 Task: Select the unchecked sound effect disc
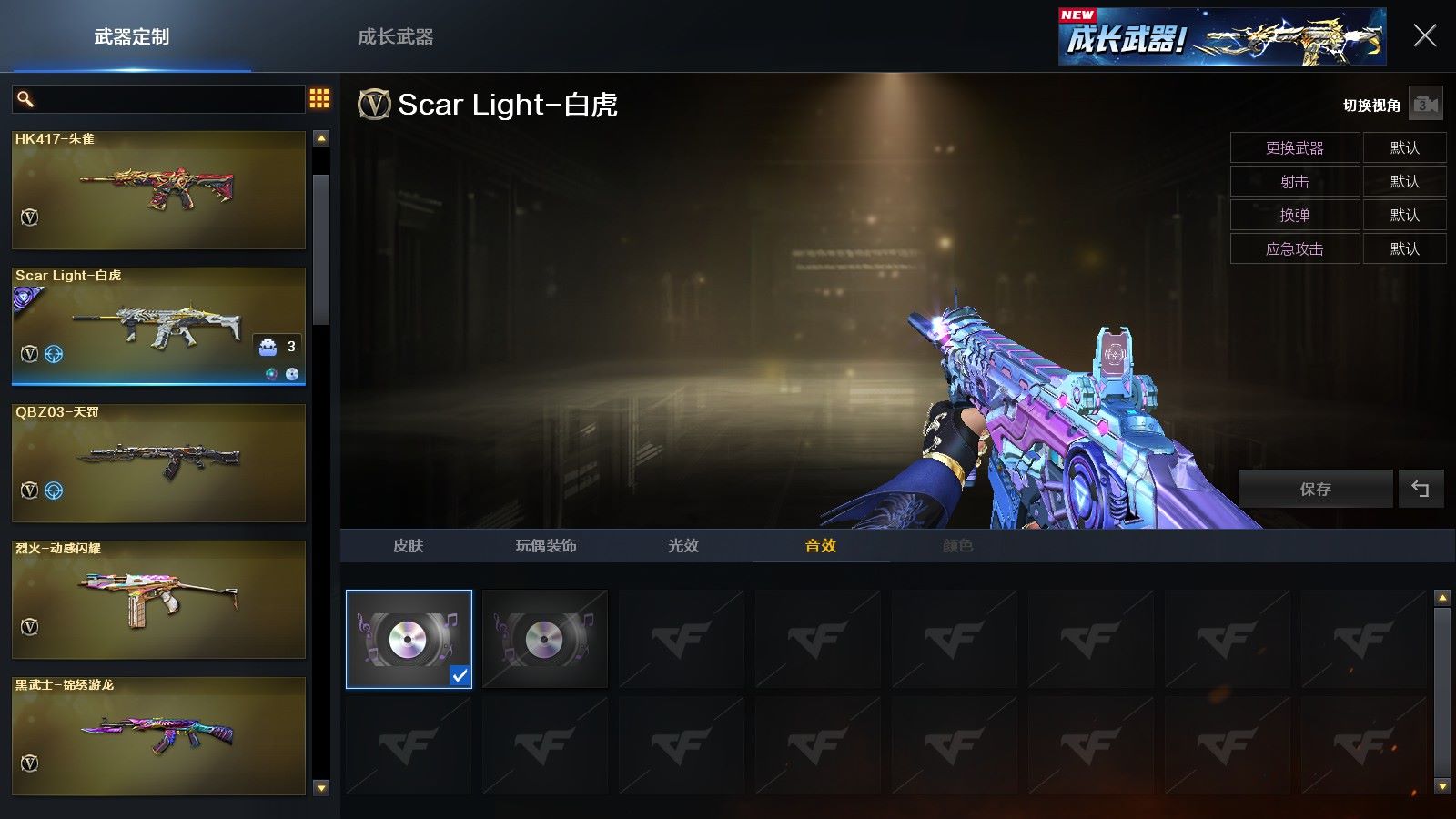coord(545,639)
